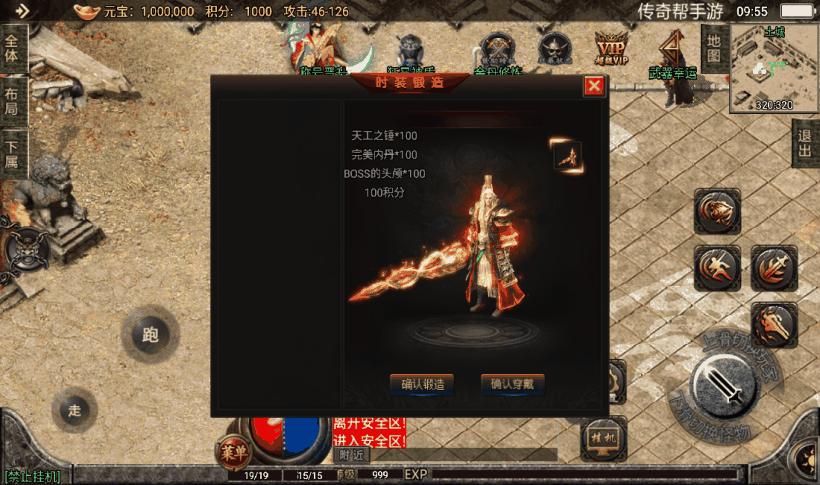Activate the lion head skill icon
The width and height of the screenshot is (820, 485).
point(717,210)
